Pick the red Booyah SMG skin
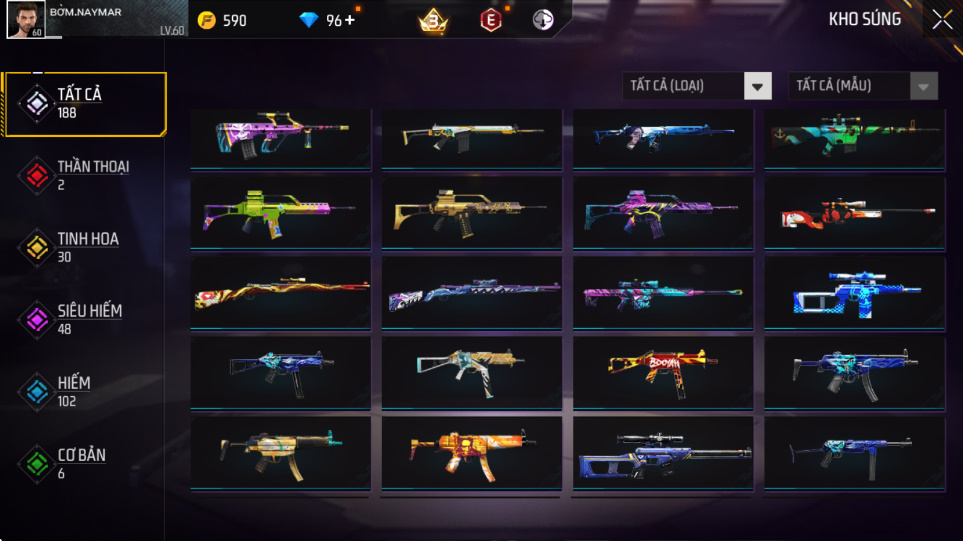This screenshot has width=963, height=541. (662, 371)
